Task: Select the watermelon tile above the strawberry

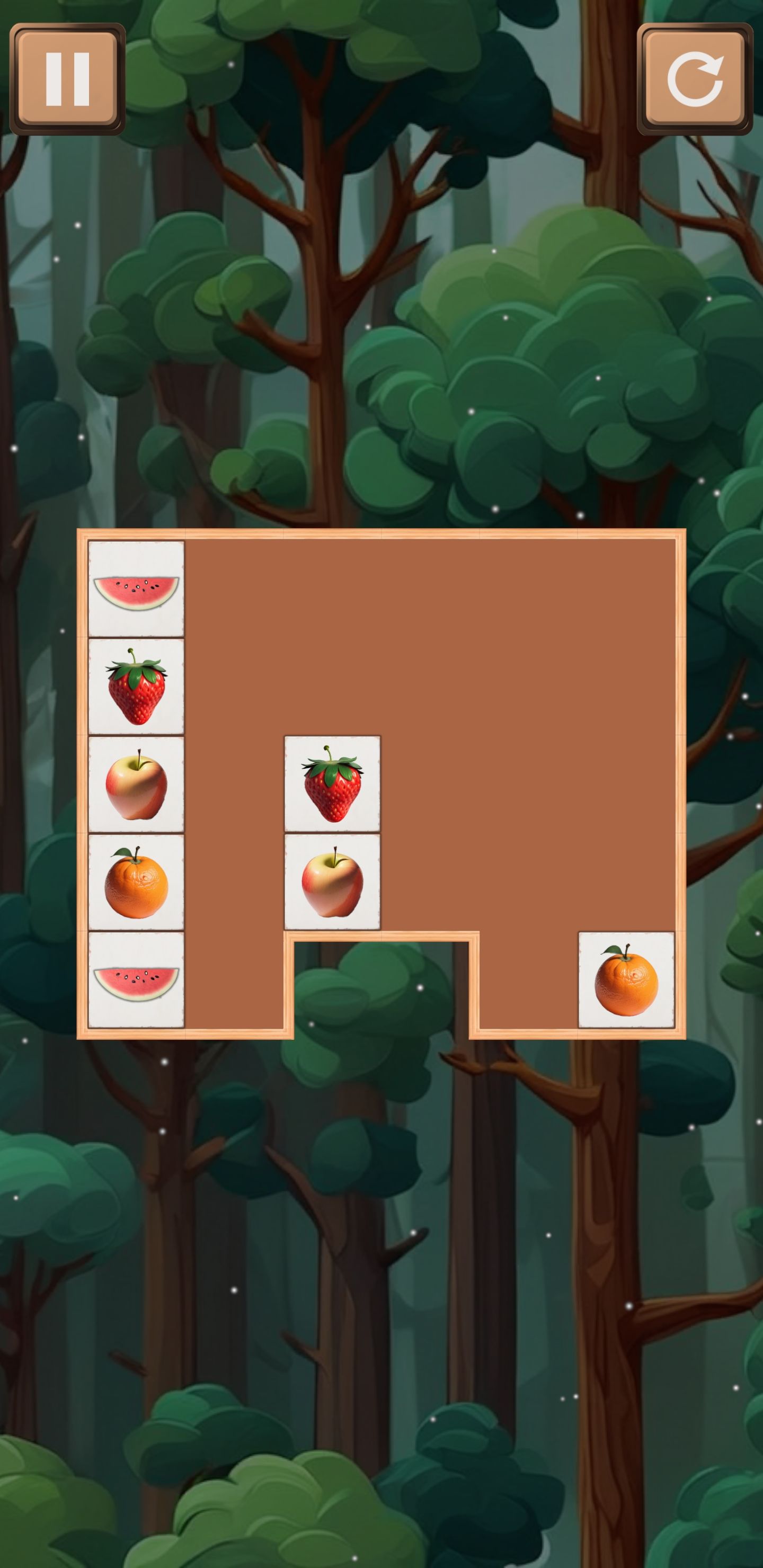Action: coord(136,589)
